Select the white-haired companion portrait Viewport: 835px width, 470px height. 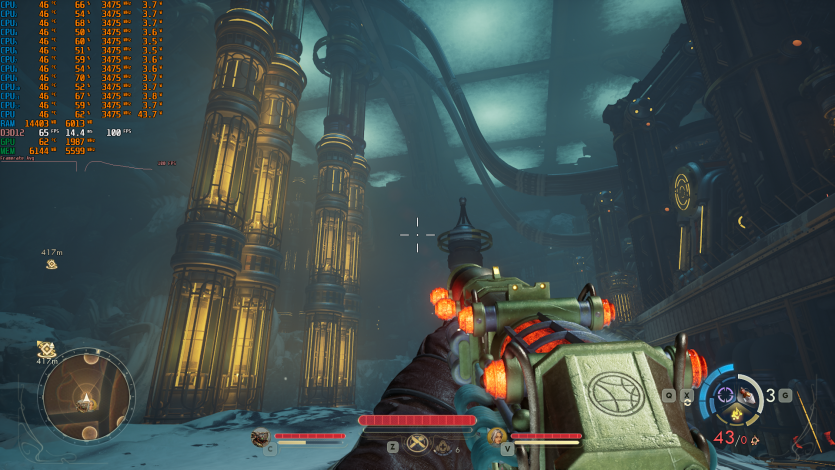pos(497,436)
